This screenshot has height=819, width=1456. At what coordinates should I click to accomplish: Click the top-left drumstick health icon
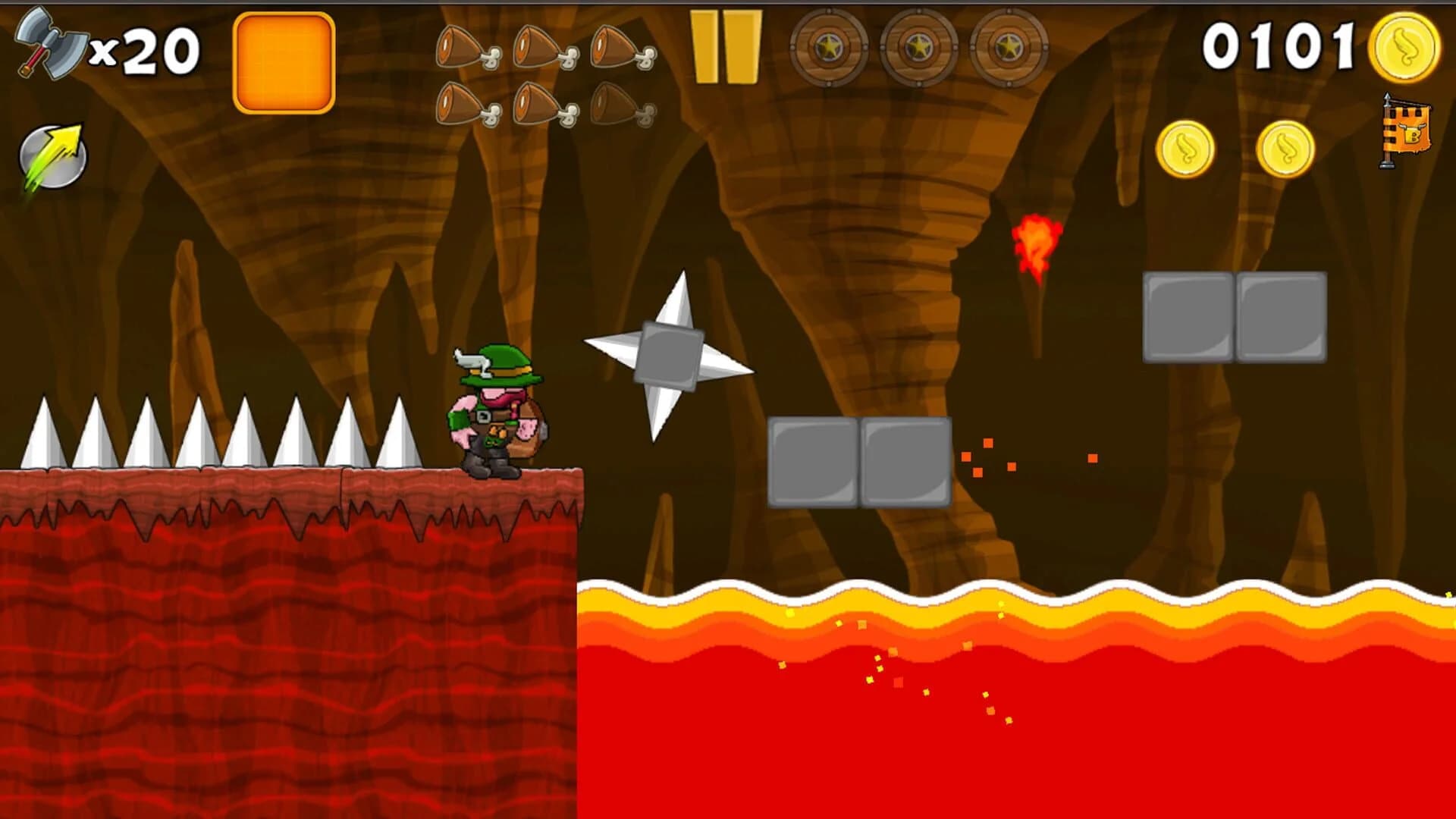pos(461,45)
